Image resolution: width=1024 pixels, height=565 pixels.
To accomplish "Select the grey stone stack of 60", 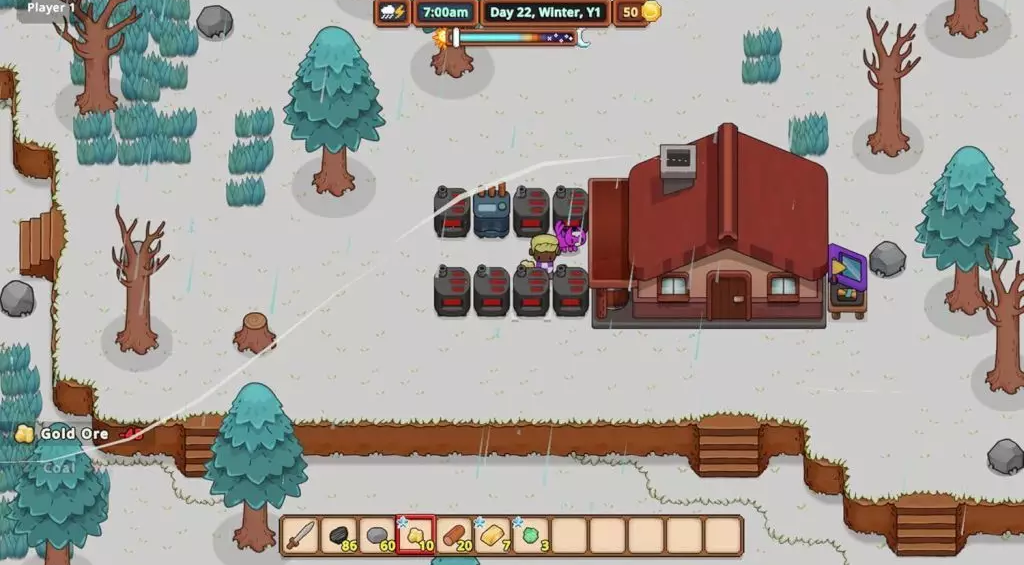I will pyautogui.click(x=377, y=536).
